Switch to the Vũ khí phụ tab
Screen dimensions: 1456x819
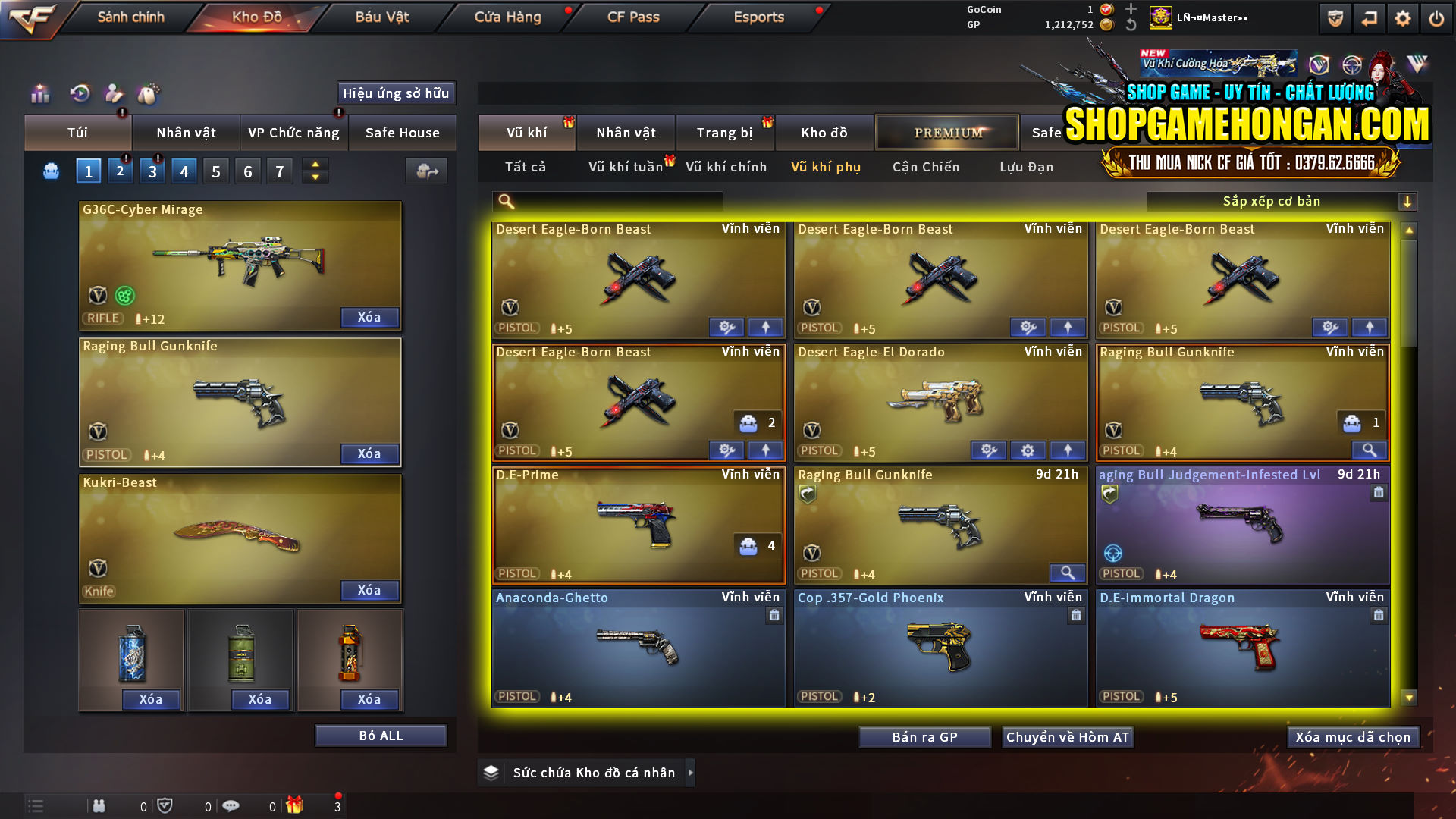coord(827,167)
